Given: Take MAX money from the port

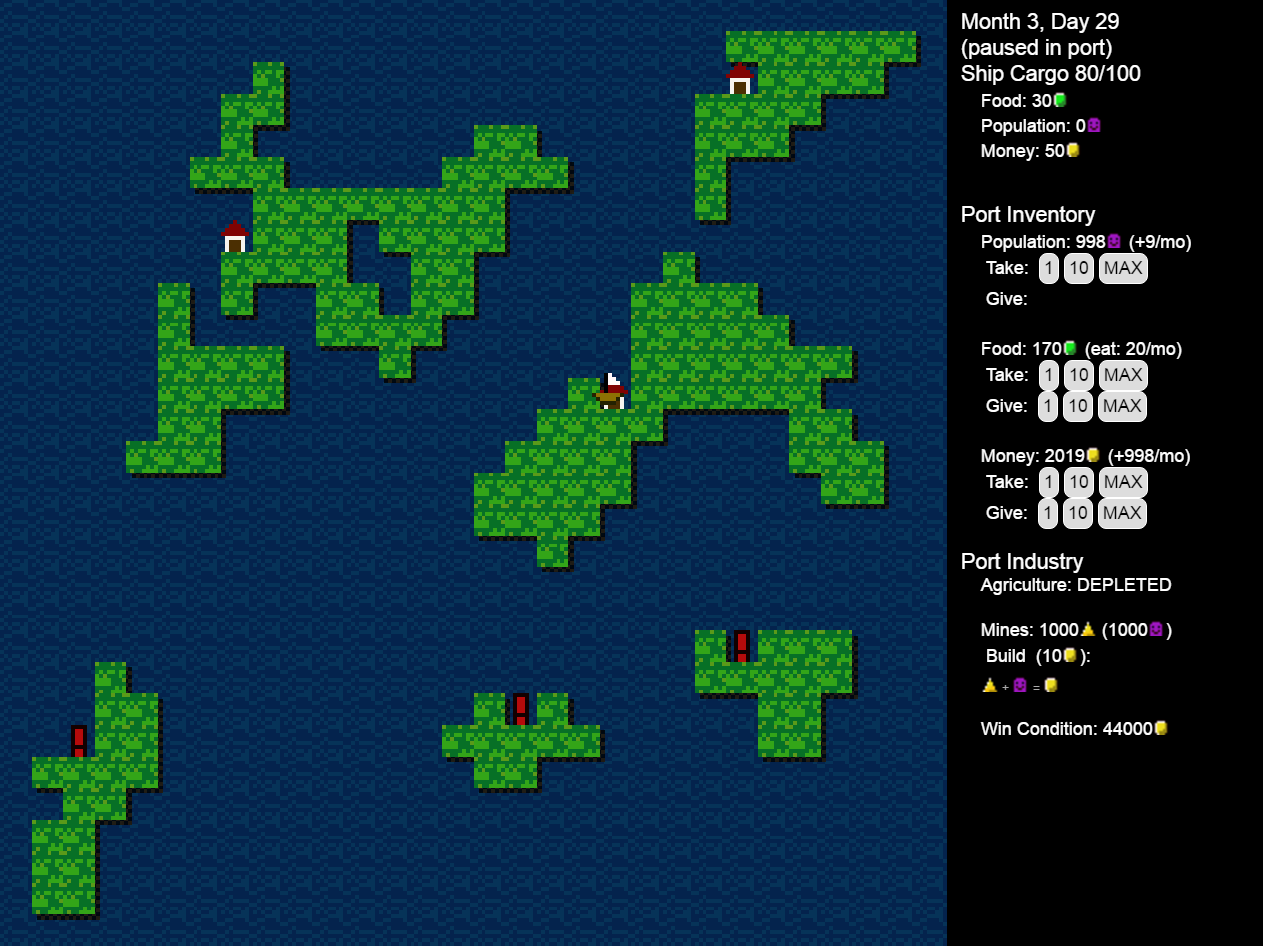Looking at the screenshot, I should 1123,482.
